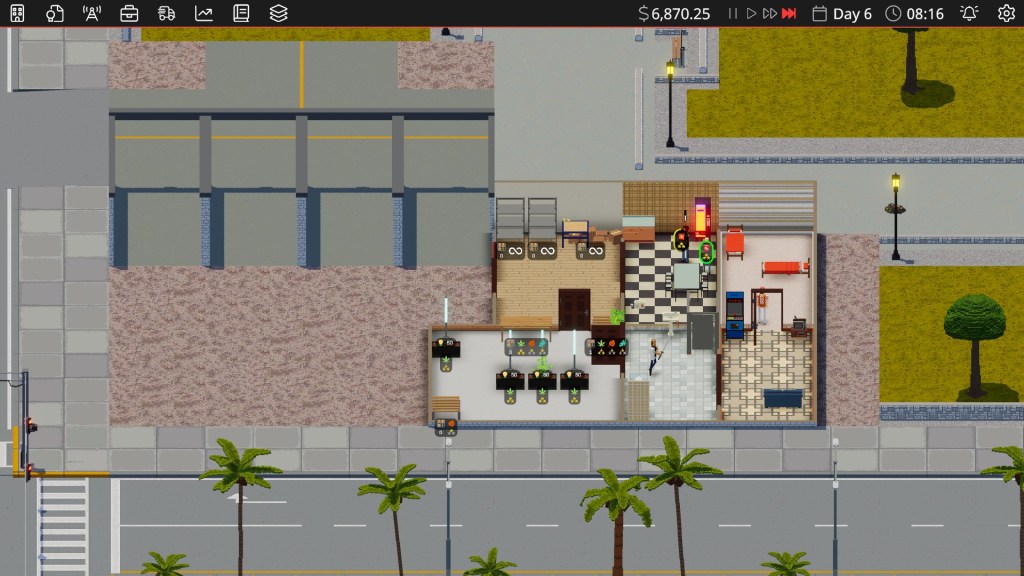The image size is (1024, 576).
Task: Open the briefcase menu
Action: coord(129,13)
